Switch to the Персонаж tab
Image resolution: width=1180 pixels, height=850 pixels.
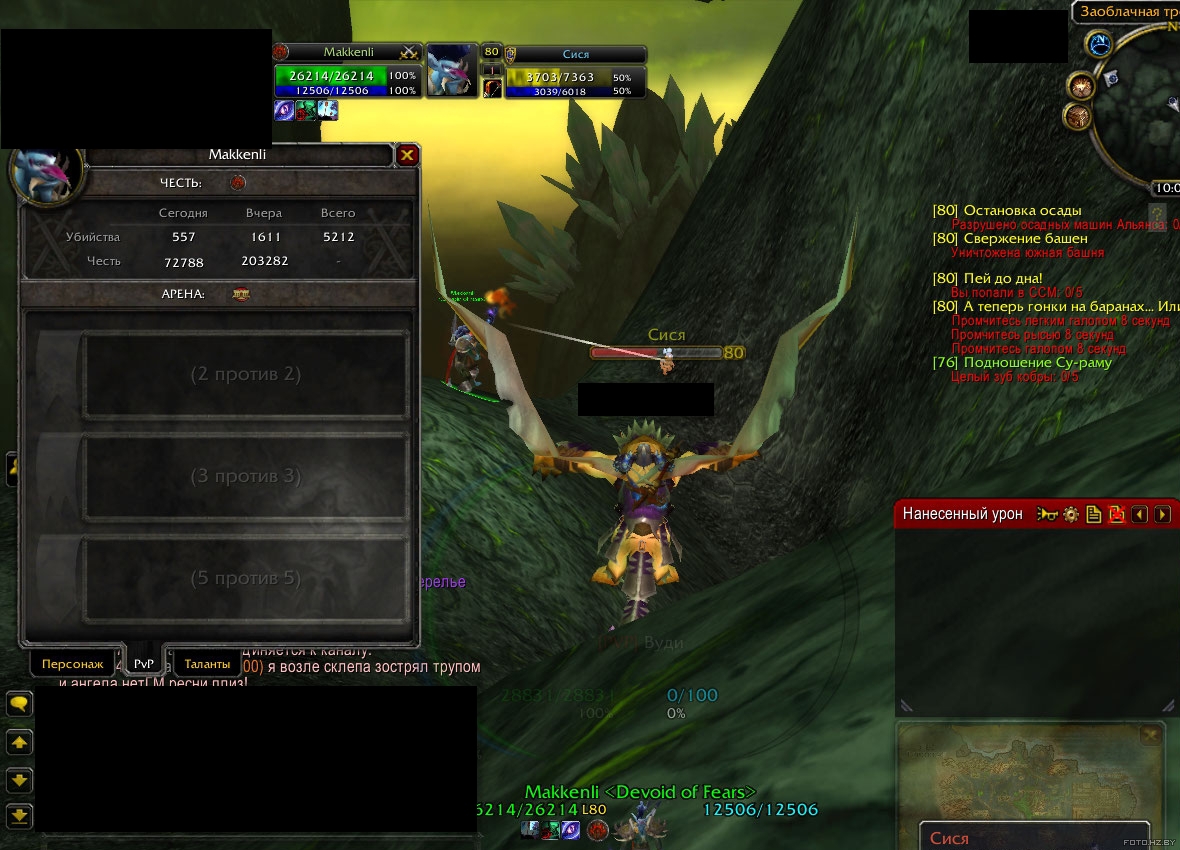(72, 664)
